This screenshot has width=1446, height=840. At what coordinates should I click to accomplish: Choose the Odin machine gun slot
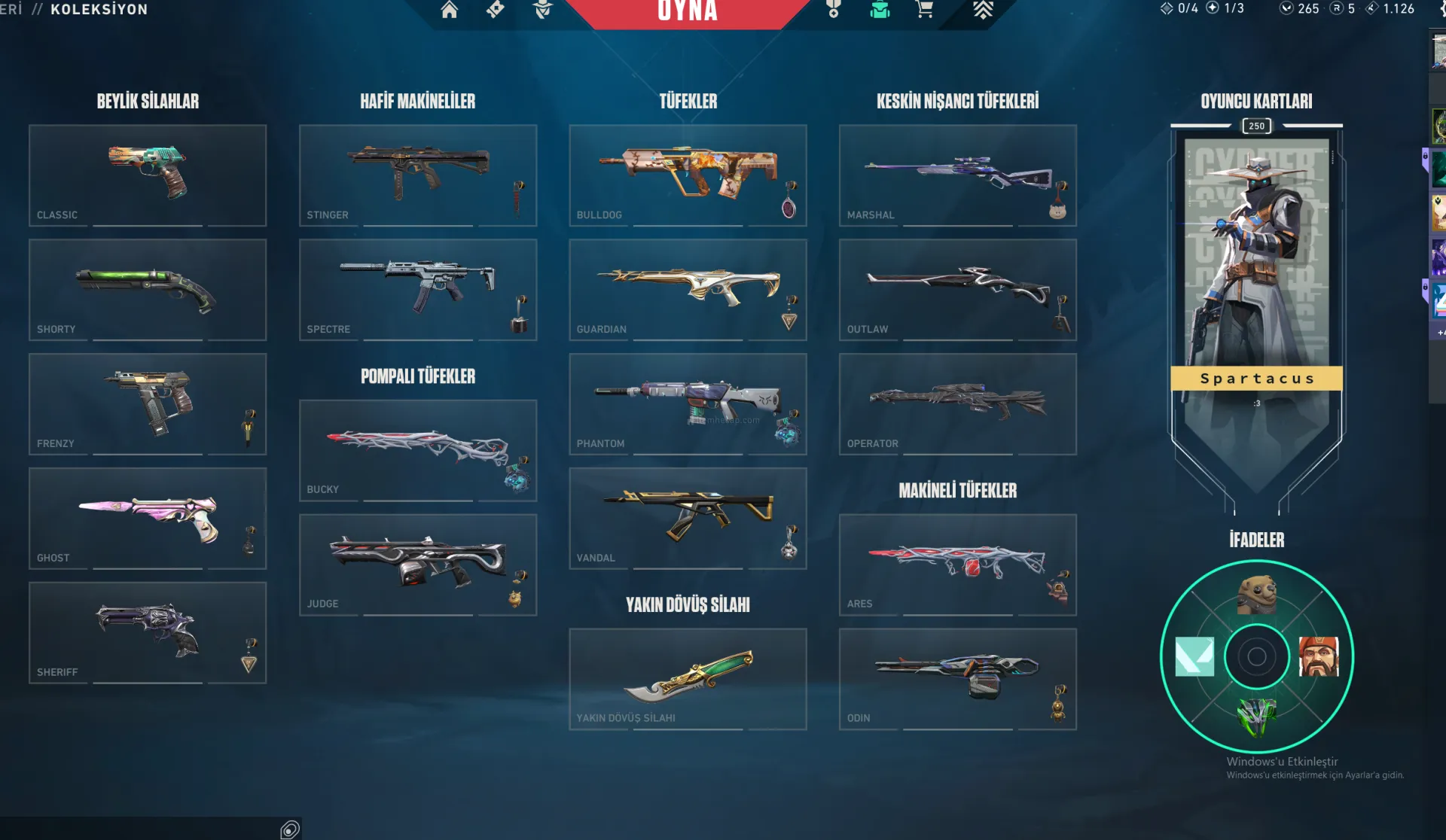tap(957, 679)
